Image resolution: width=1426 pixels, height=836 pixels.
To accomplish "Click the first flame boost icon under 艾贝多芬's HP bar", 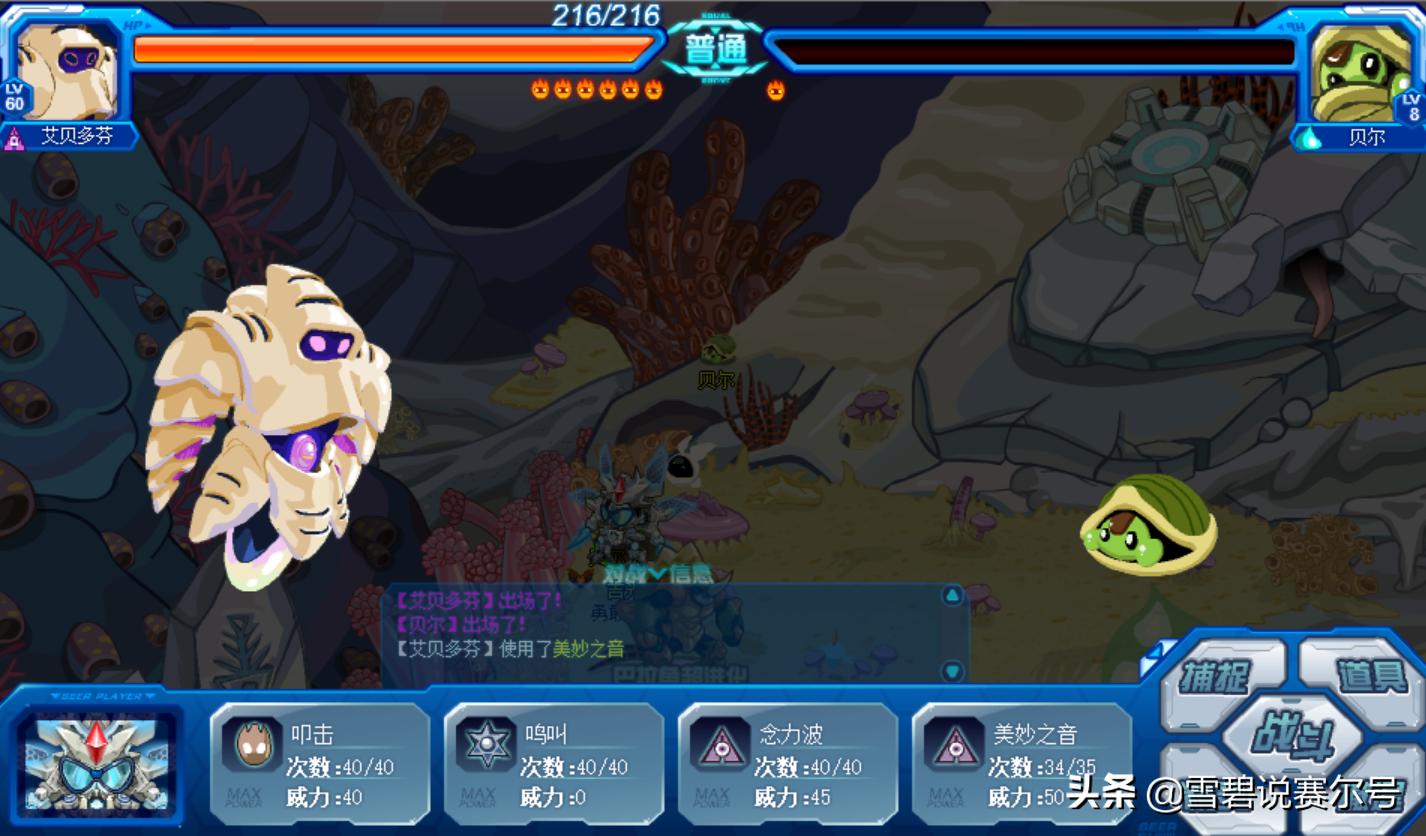I will (541, 89).
